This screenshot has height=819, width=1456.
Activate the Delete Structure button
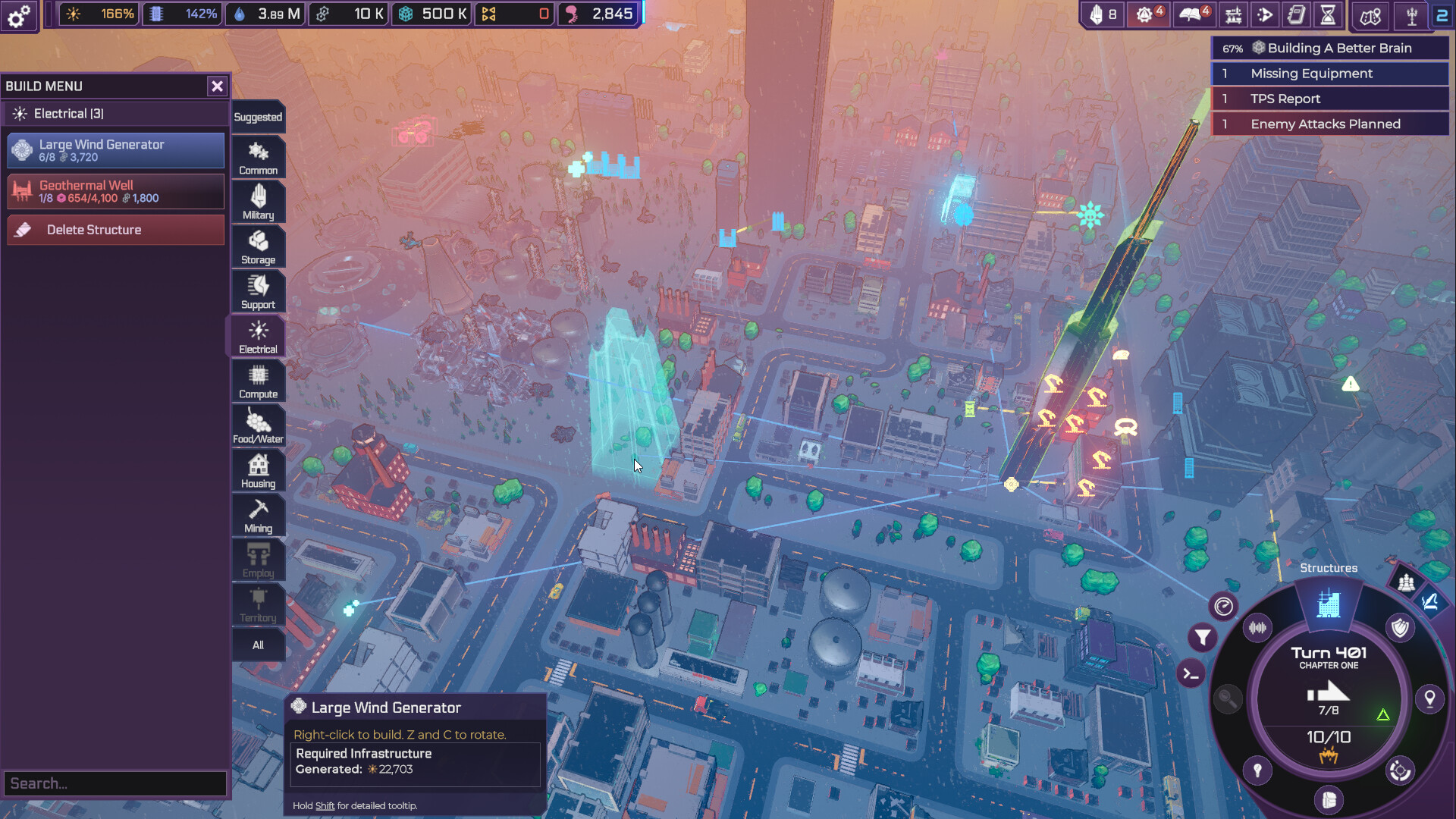[x=116, y=230]
